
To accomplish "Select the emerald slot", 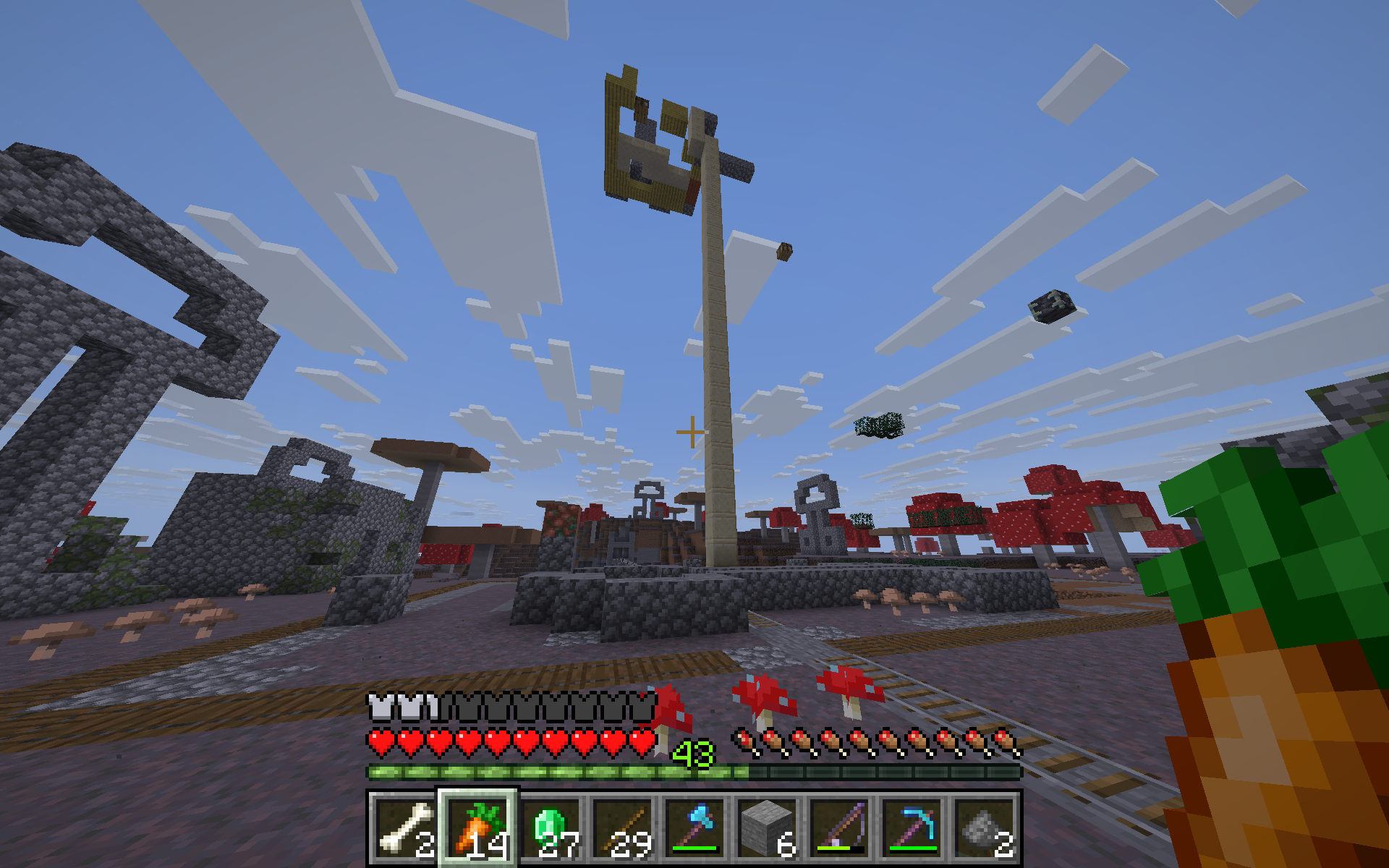I will point(550,828).
